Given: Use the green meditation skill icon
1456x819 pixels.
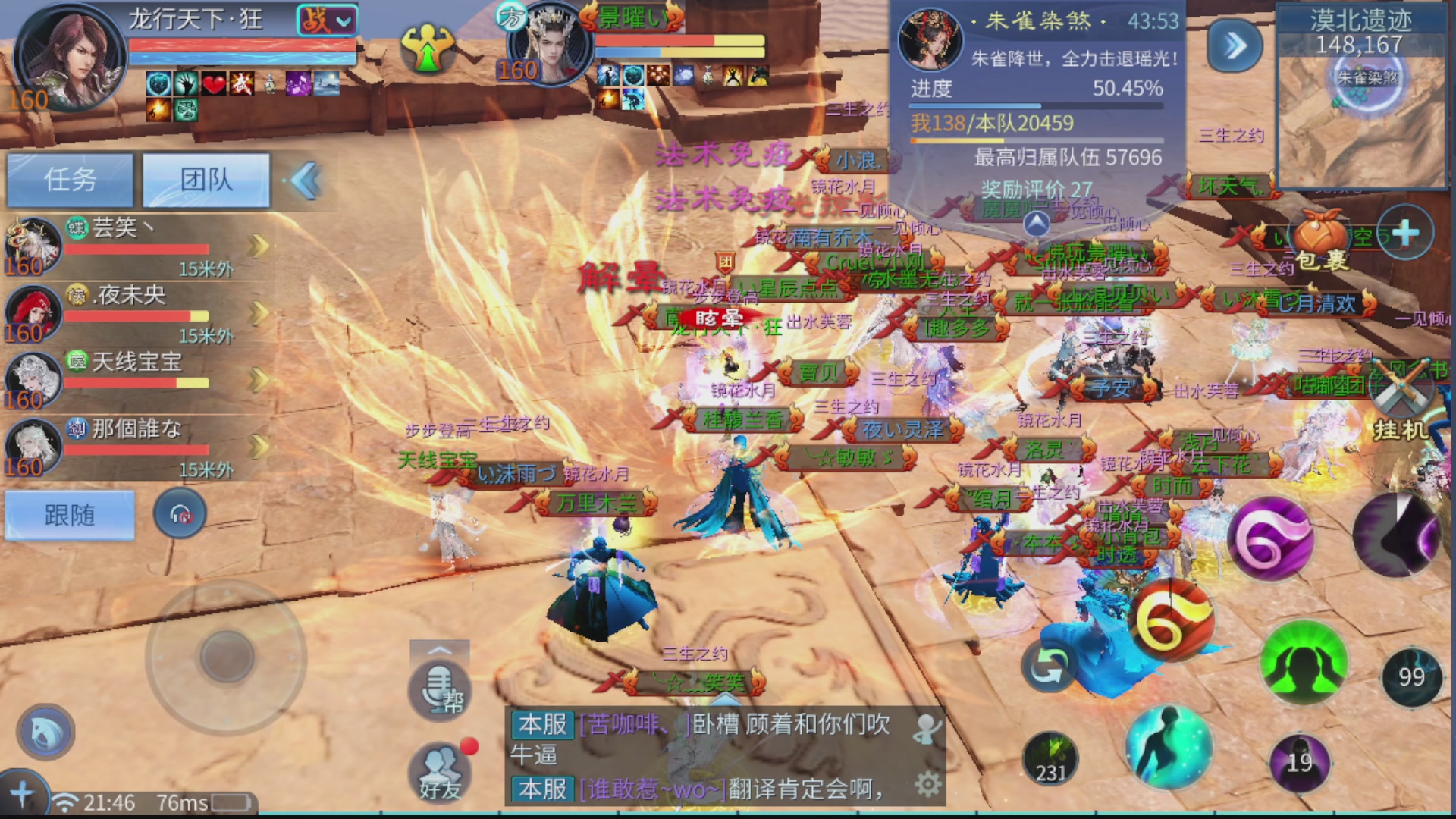Looking at the screenshot, I should (1304, 664).
